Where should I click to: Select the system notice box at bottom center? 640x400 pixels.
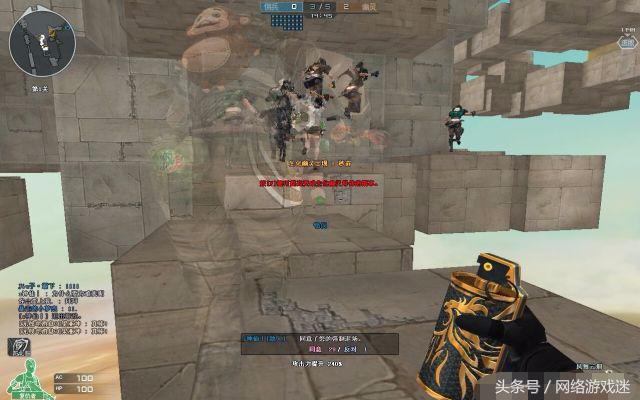pyautogui.click(x=320, y=344)
